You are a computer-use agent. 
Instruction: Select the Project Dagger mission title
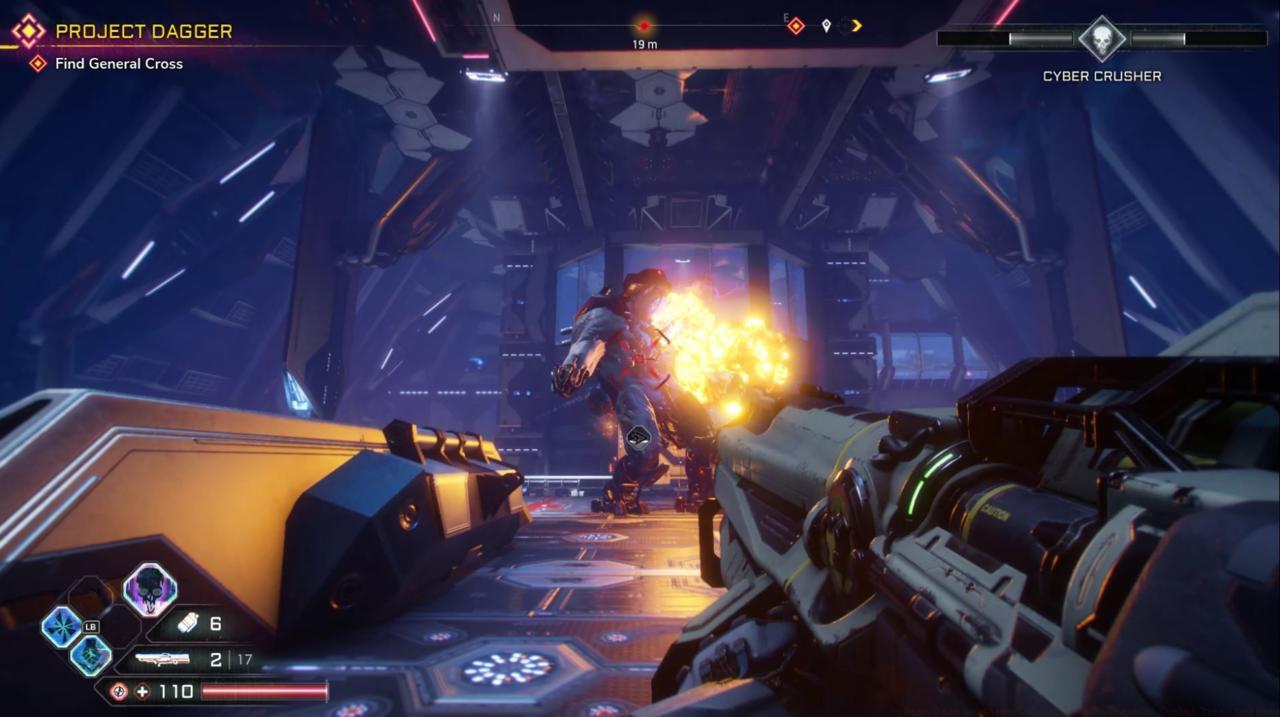click(143, 31)
